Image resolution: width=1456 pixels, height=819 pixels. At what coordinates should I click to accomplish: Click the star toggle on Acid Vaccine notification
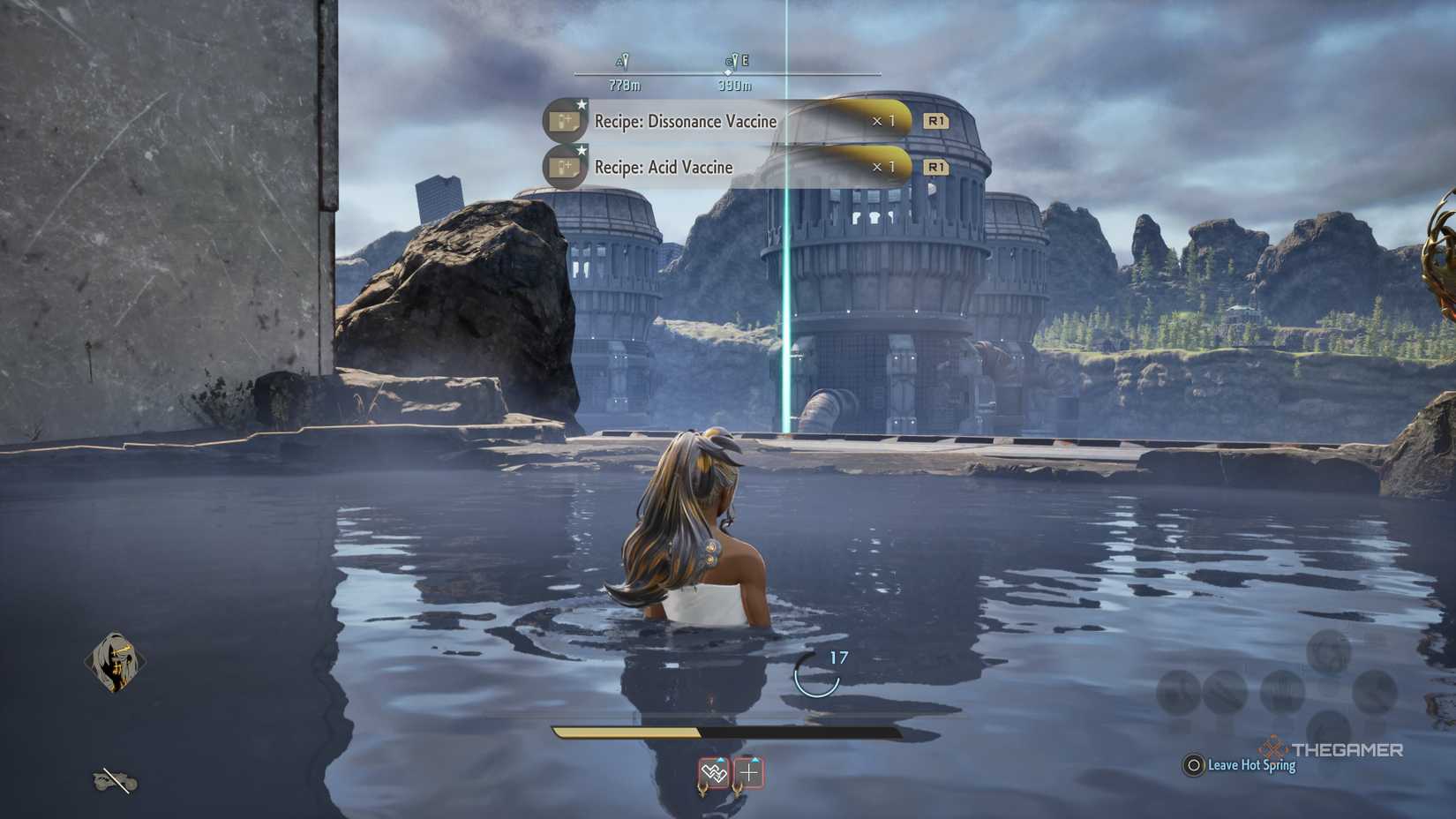[581, 150]
